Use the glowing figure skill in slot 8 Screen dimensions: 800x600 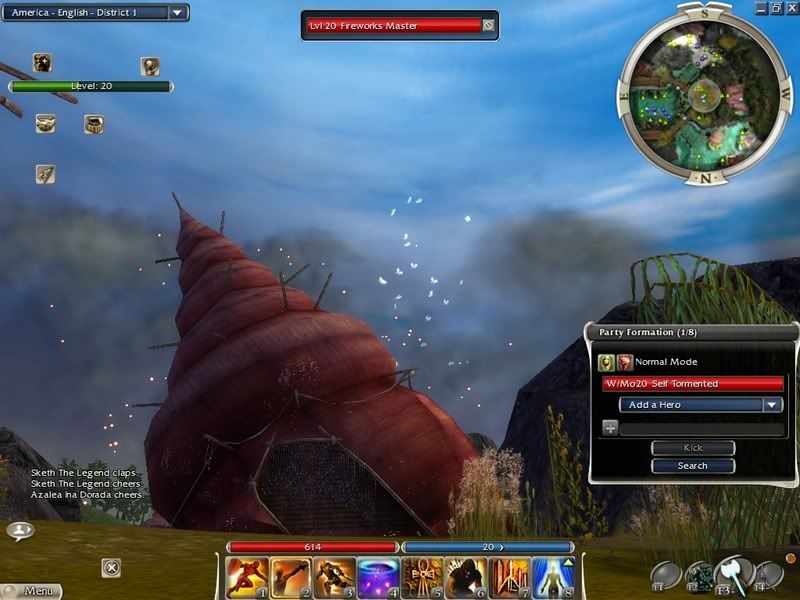(x=553, y=577)
